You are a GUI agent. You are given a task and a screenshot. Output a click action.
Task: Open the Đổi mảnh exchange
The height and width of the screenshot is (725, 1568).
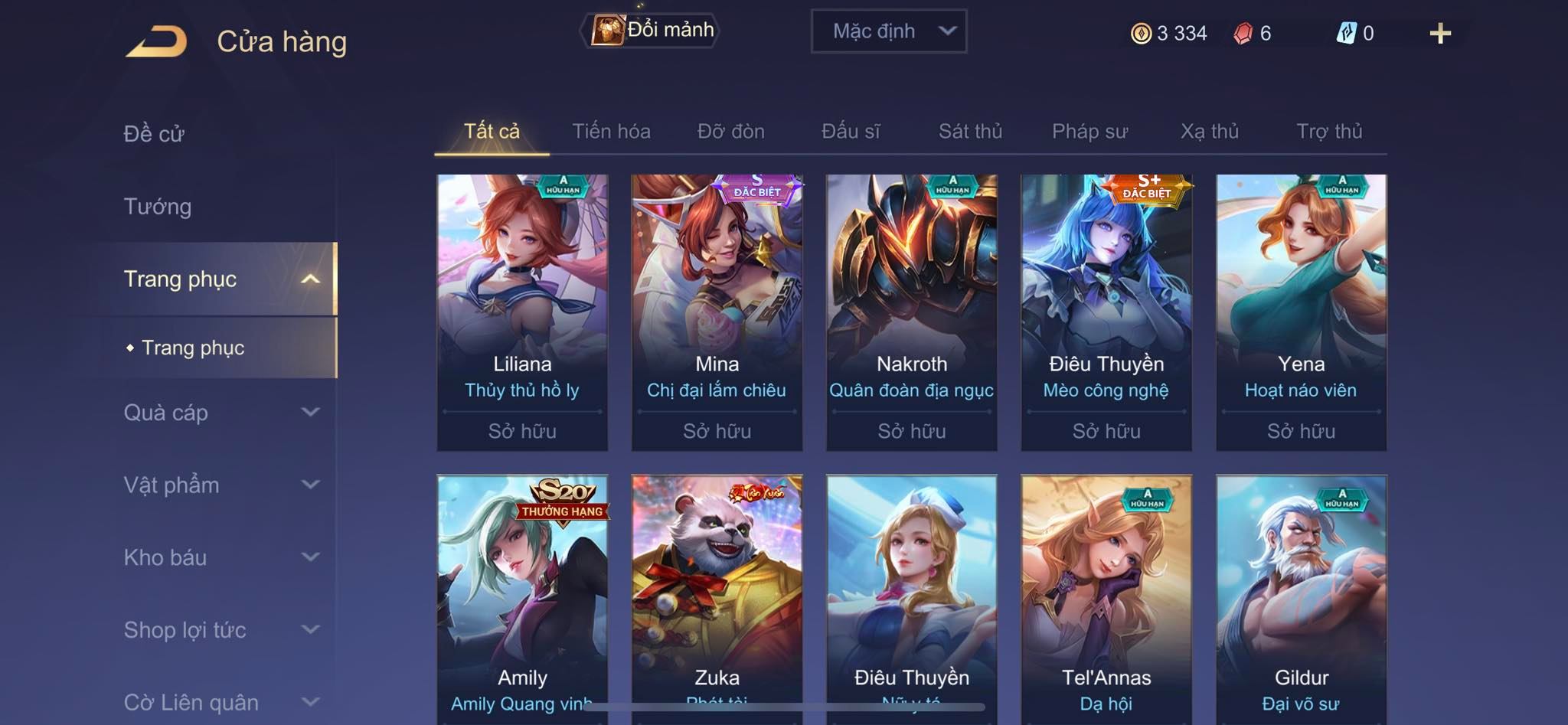tap(652, 31)
